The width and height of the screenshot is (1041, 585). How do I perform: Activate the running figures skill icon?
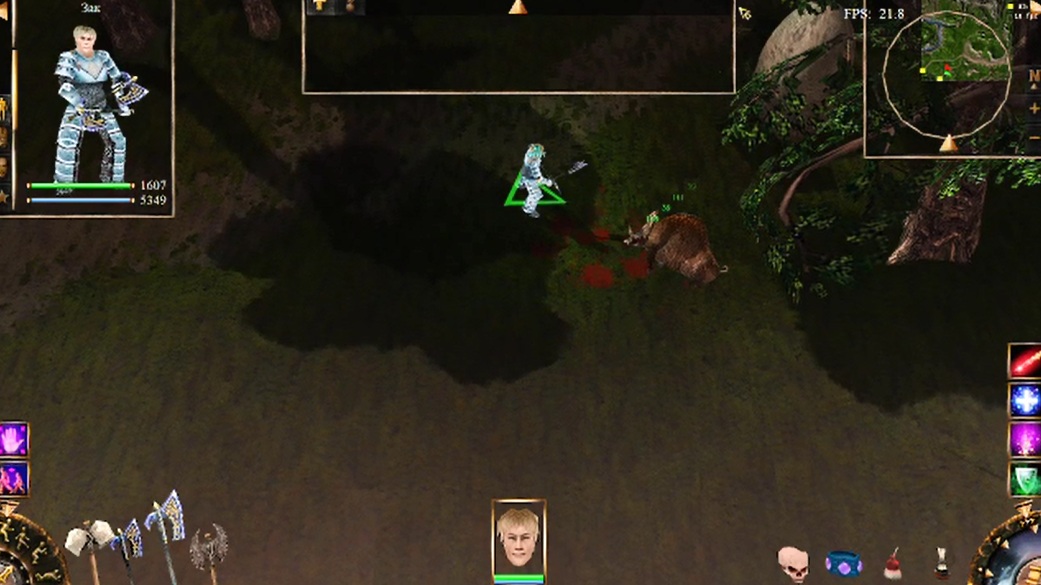13,480
